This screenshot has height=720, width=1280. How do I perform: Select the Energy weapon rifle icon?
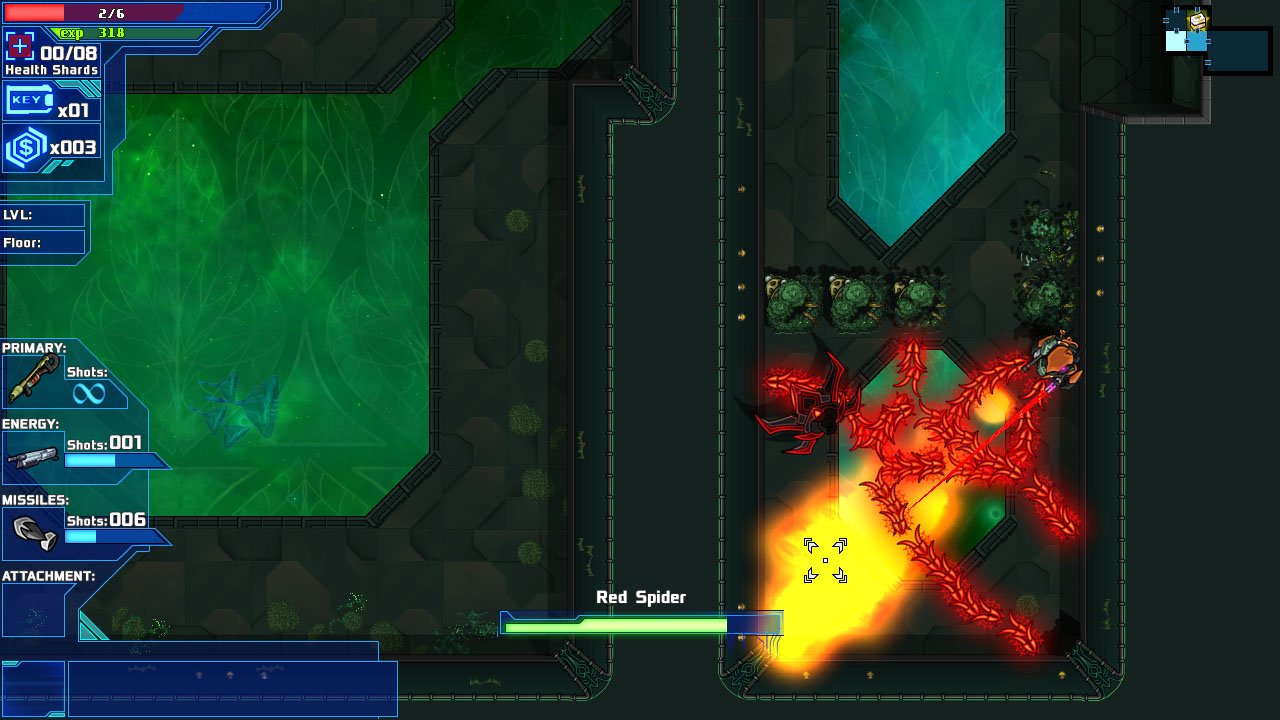(30, 457)
